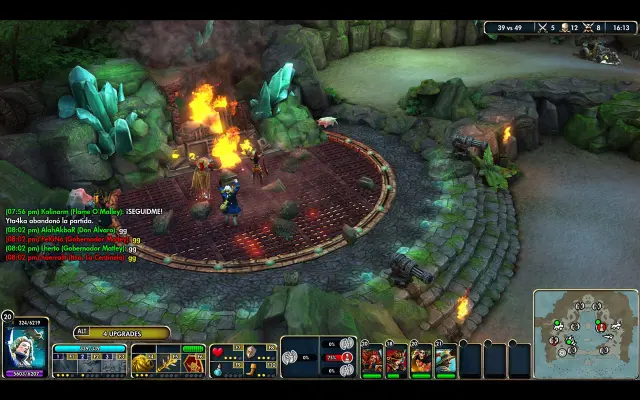Click the red heart item slot
The width and height of the screenshot is (640, 400).
pyautogui.click(x=219, y=352)
